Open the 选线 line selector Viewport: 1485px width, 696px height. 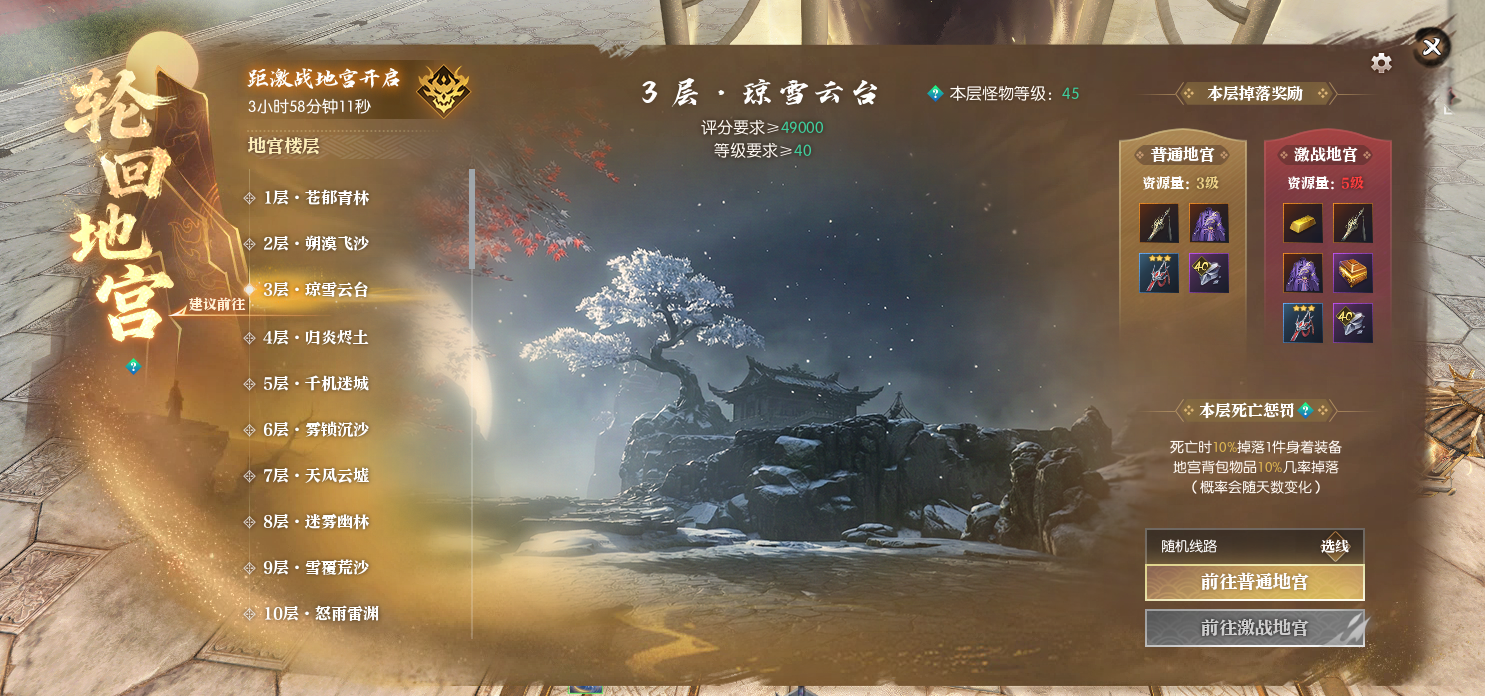coord(1334,546)
